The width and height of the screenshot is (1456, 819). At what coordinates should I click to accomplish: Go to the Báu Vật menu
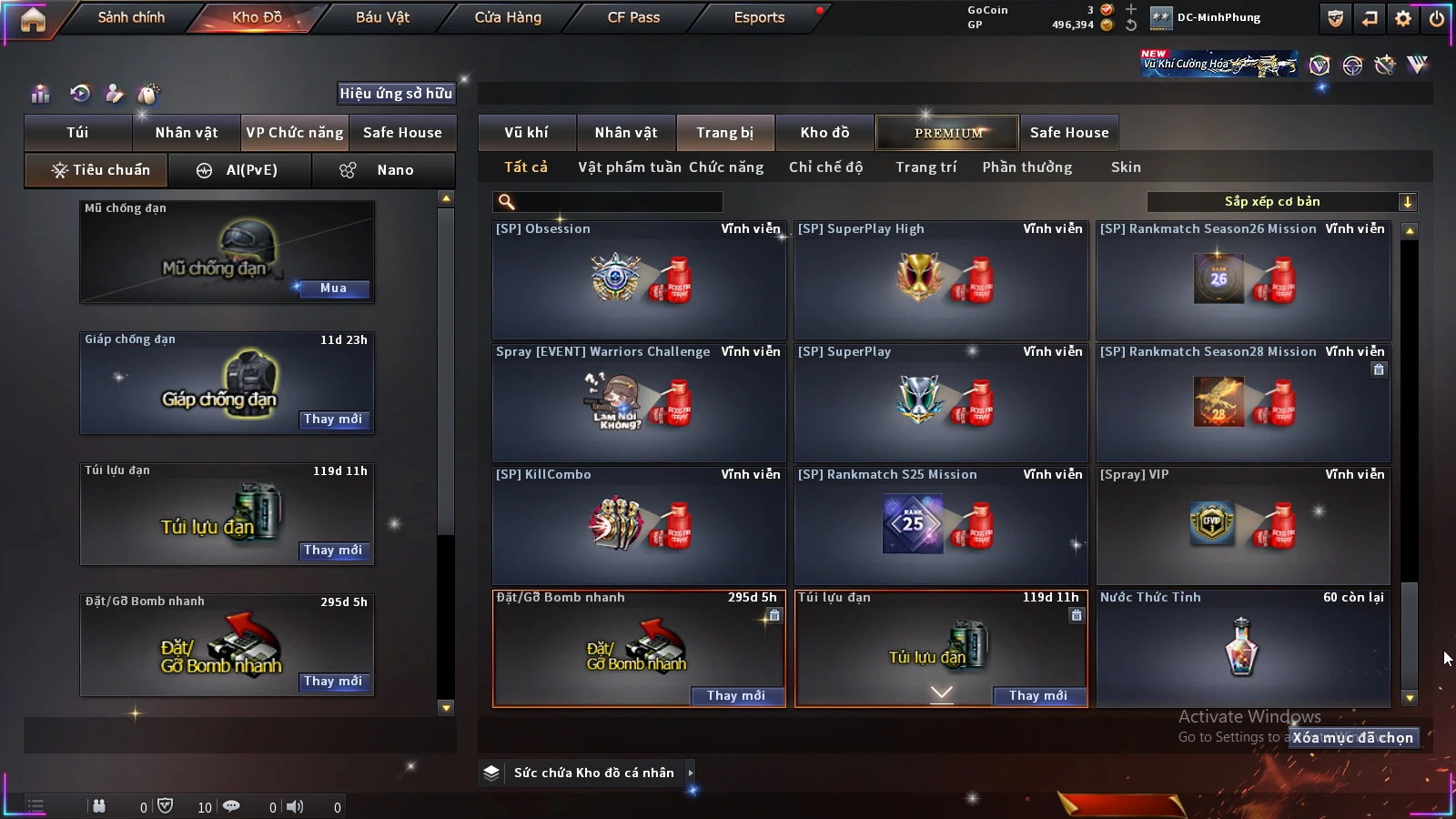(x=382, y=17)
